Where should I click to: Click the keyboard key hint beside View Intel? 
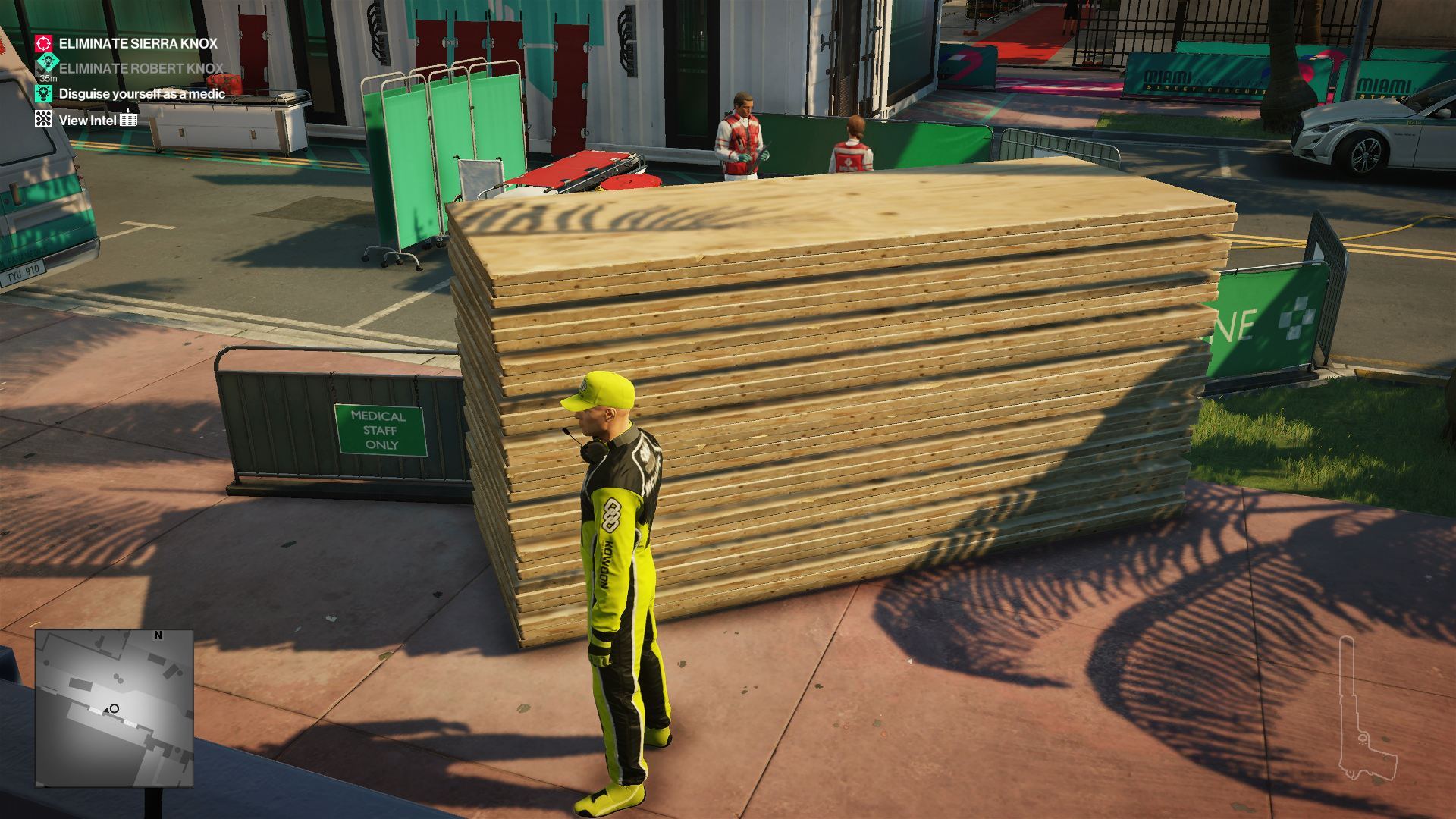(x=129, y=119)
